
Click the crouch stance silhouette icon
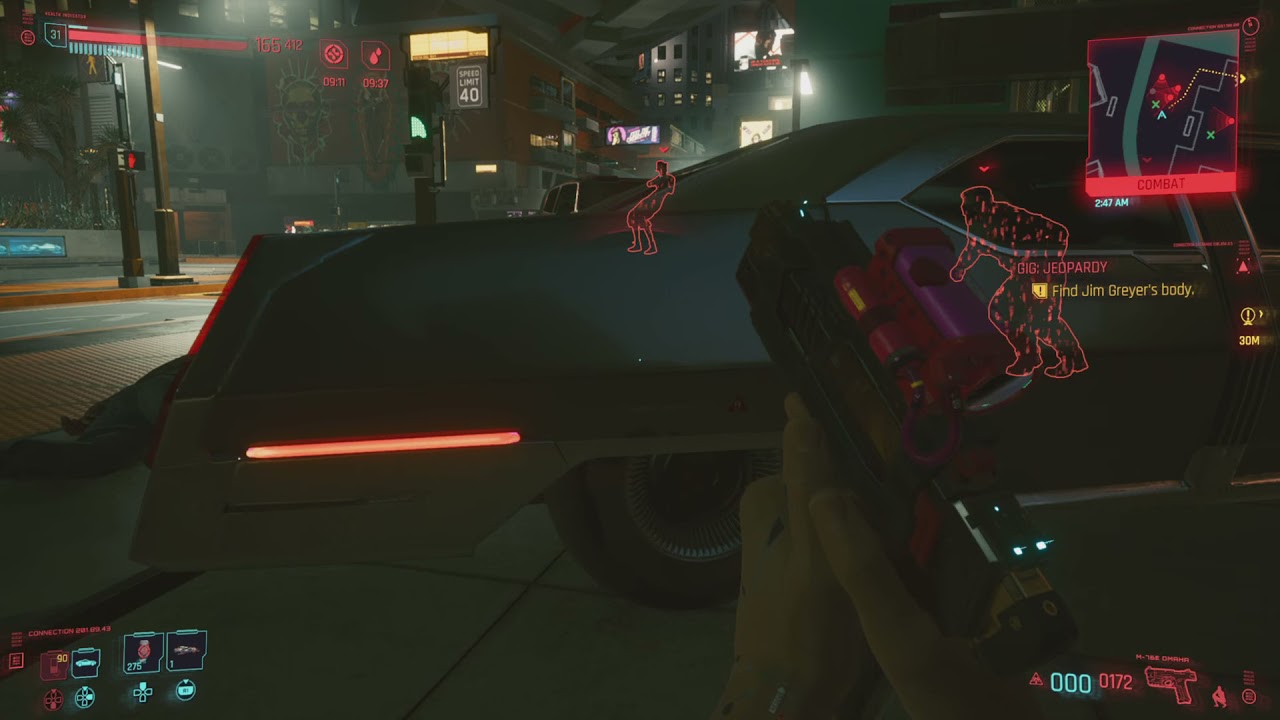[x=1219, y=697]
